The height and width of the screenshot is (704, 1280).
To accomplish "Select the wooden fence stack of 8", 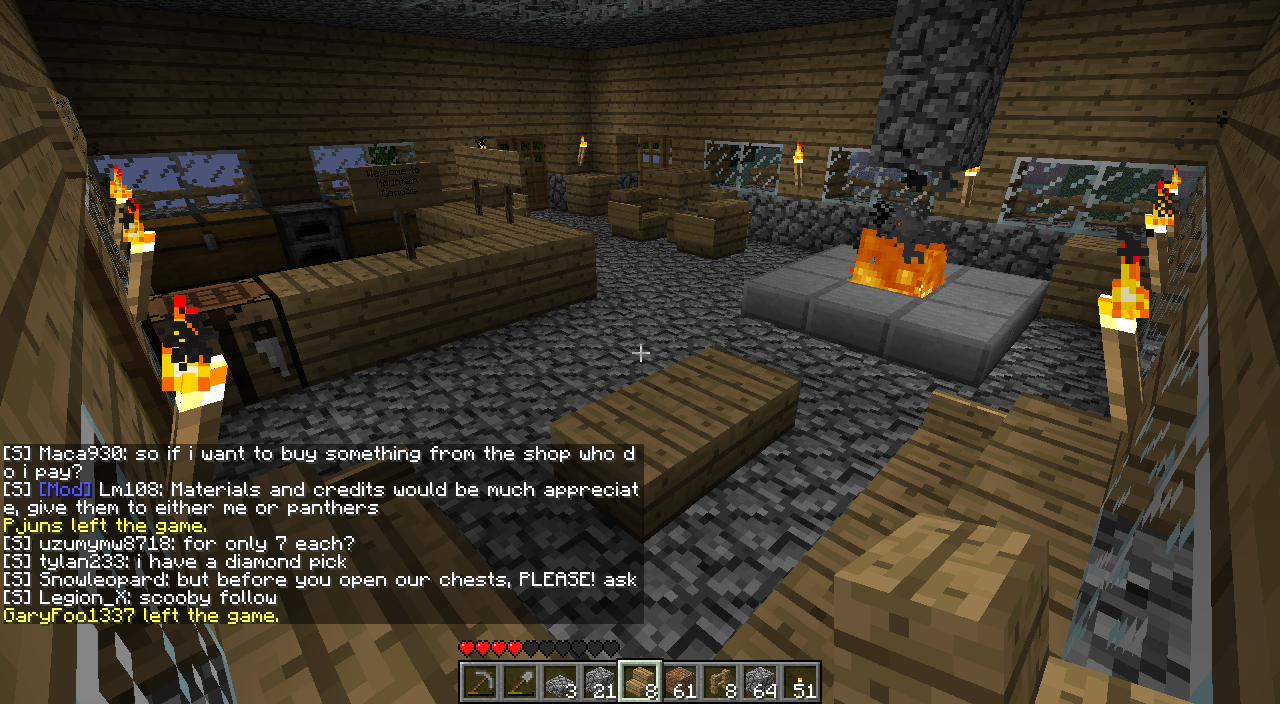I will [x=720, y=682].
